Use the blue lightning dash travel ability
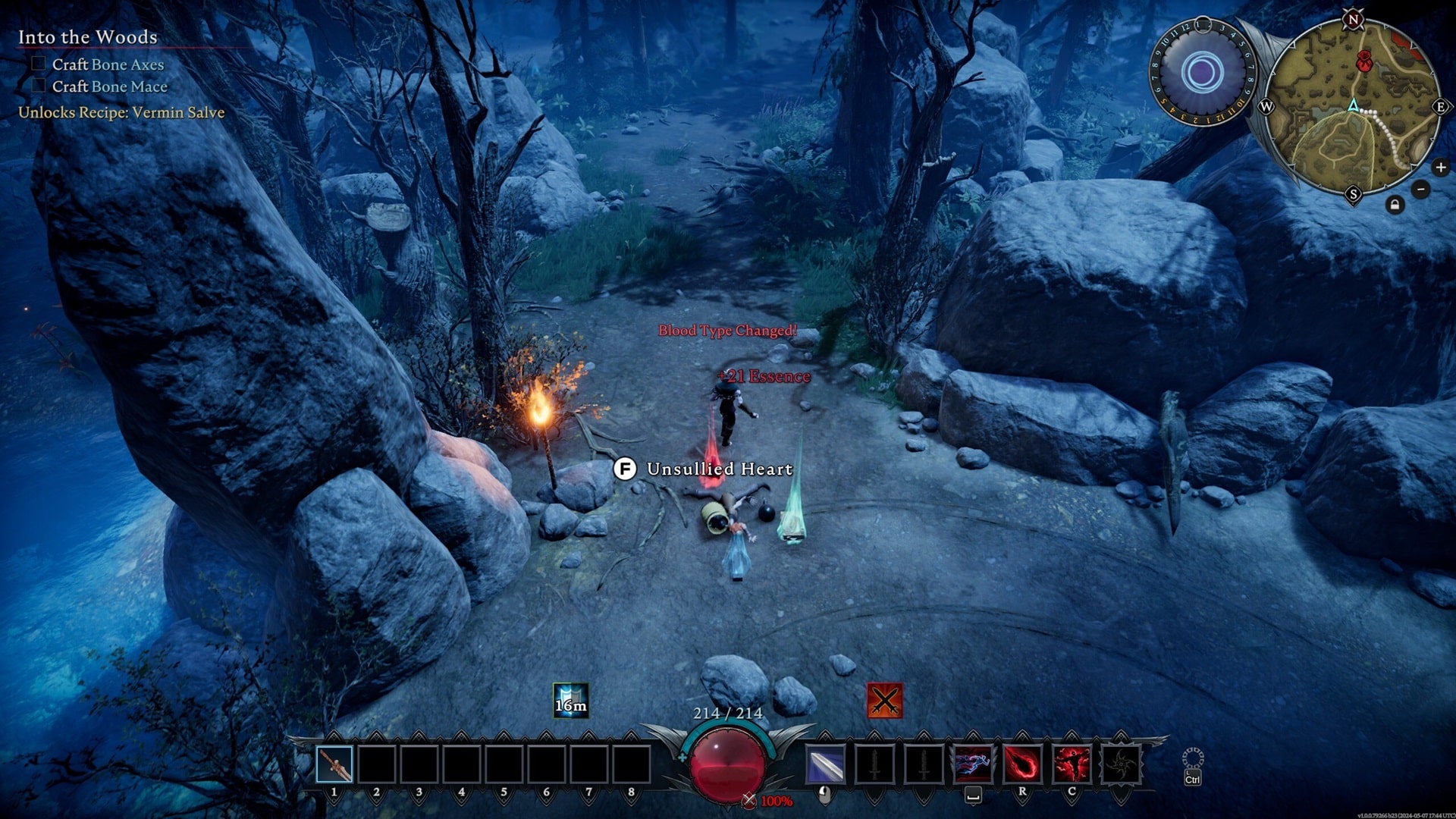1456x819 pixels. pos(973,764)
